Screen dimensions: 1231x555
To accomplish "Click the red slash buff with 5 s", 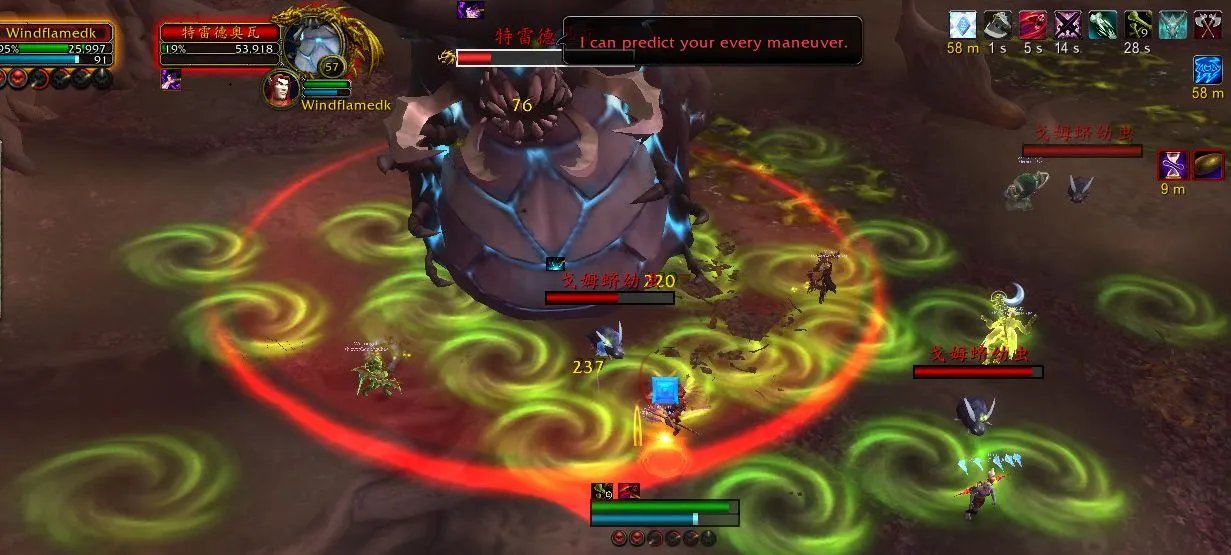I will pos(1033,24).
